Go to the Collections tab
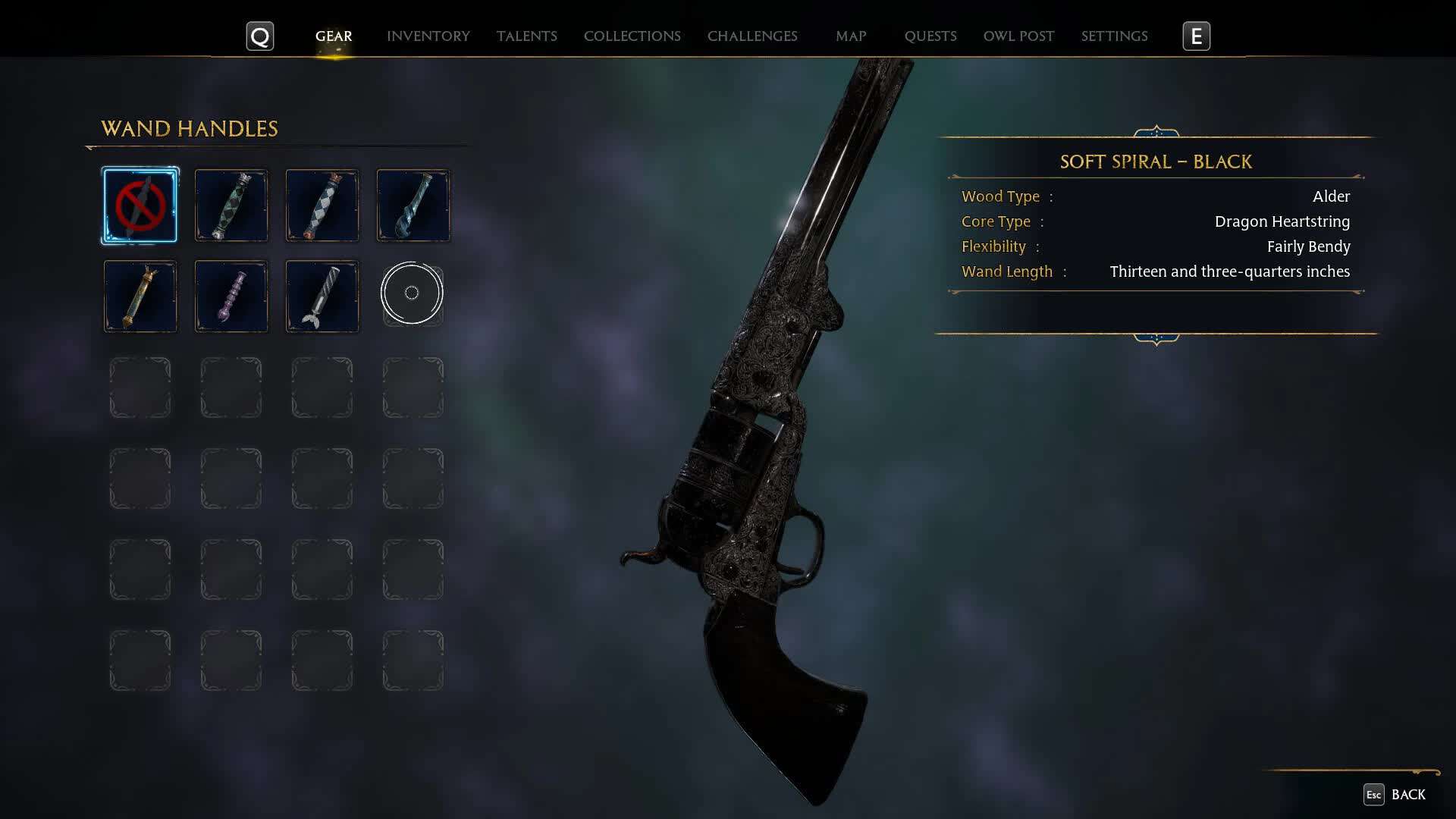Viewport: 1456px width, 819px height. click(x=632, y=36)
